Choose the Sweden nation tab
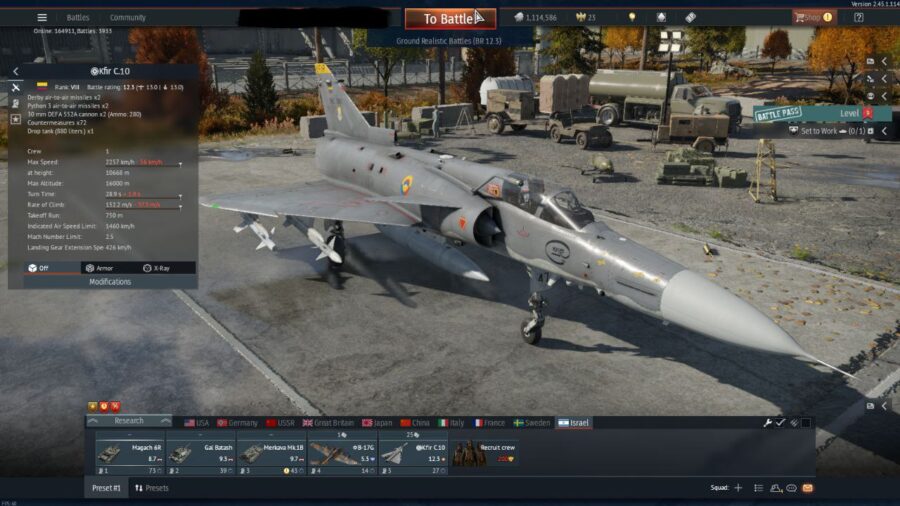This screenshot has height=506, width=900. click(x=532, y=423)
